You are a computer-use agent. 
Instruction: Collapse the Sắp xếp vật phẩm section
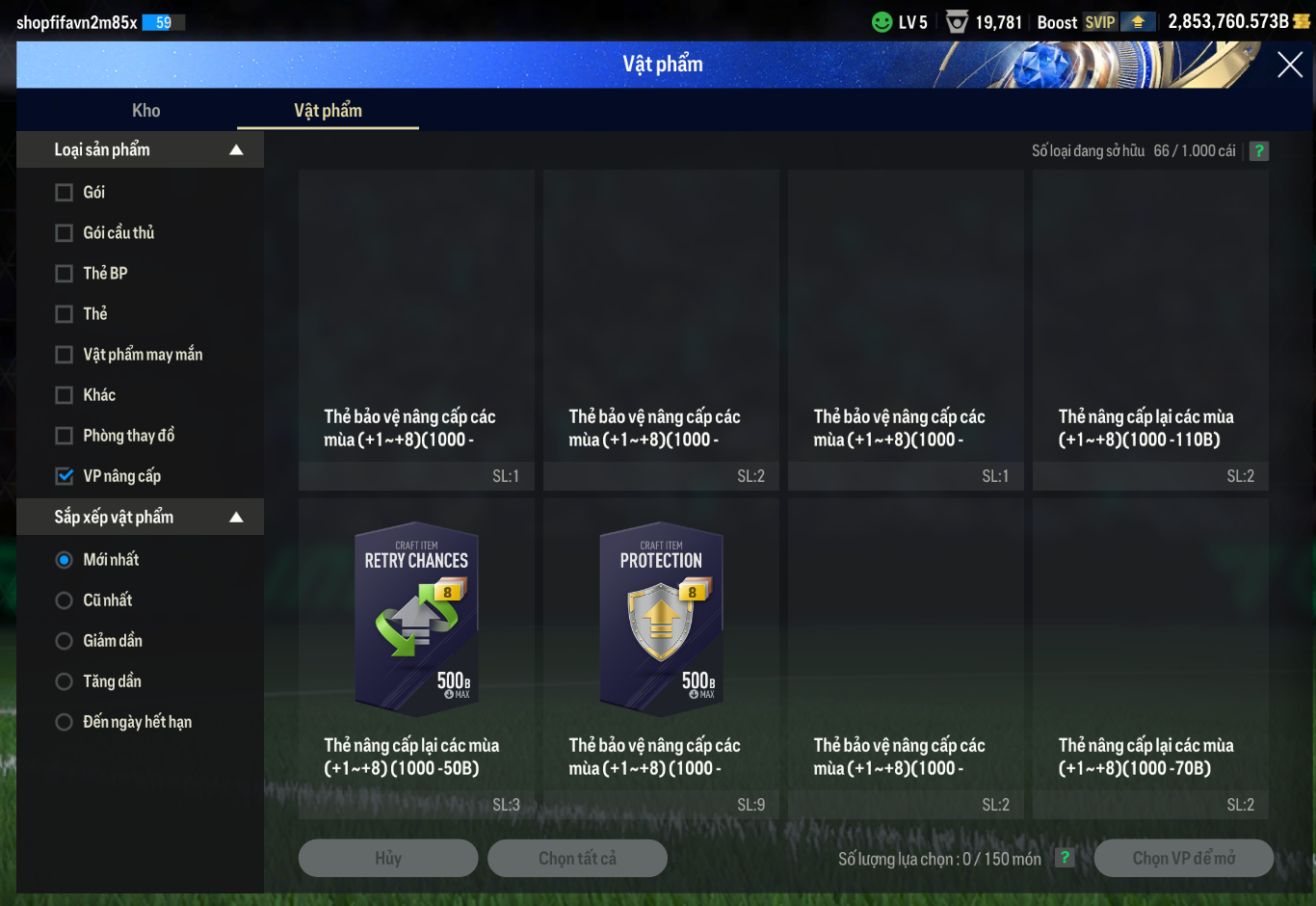(x=236, y=518)
